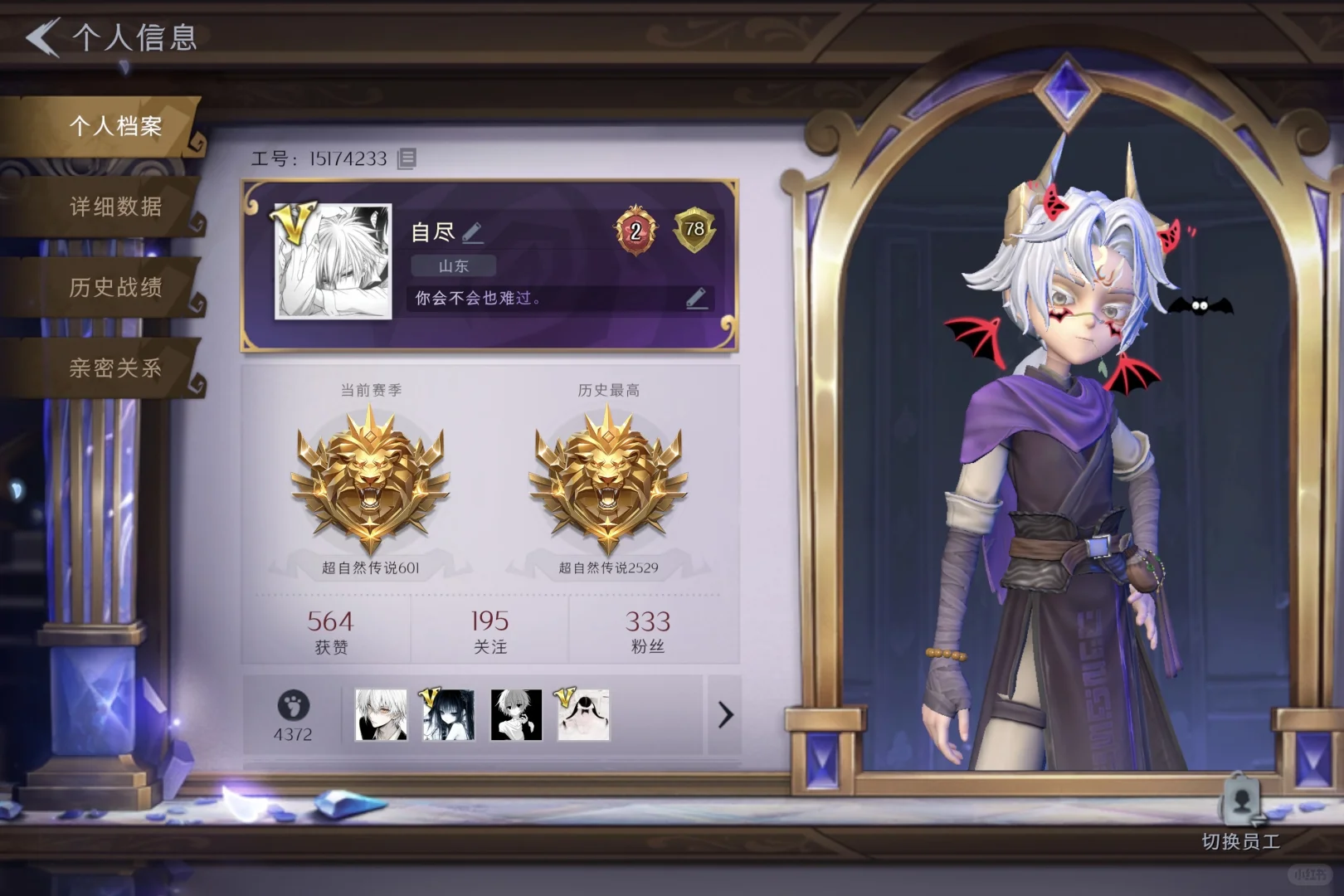Select the current season lion emblem

pyautogui.click(x=366, y=481)
